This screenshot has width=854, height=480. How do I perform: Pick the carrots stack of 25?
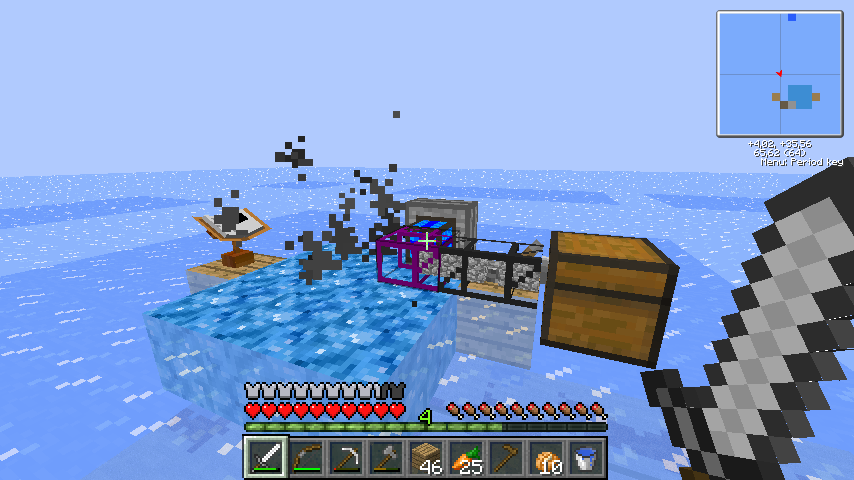(x=467, y=458)
